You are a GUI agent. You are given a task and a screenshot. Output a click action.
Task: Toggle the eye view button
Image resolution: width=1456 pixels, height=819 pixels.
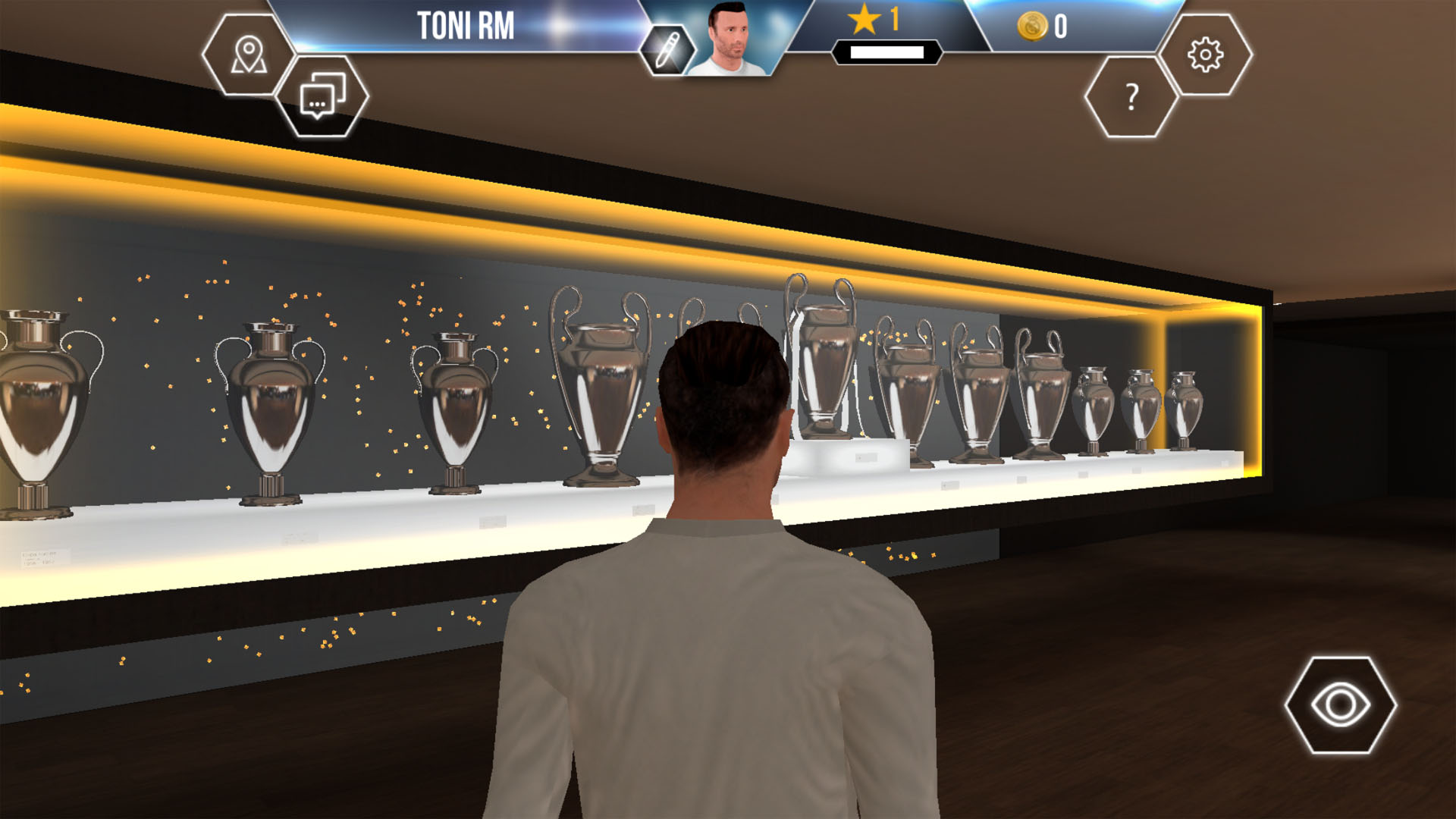(x=1340, y=705)
